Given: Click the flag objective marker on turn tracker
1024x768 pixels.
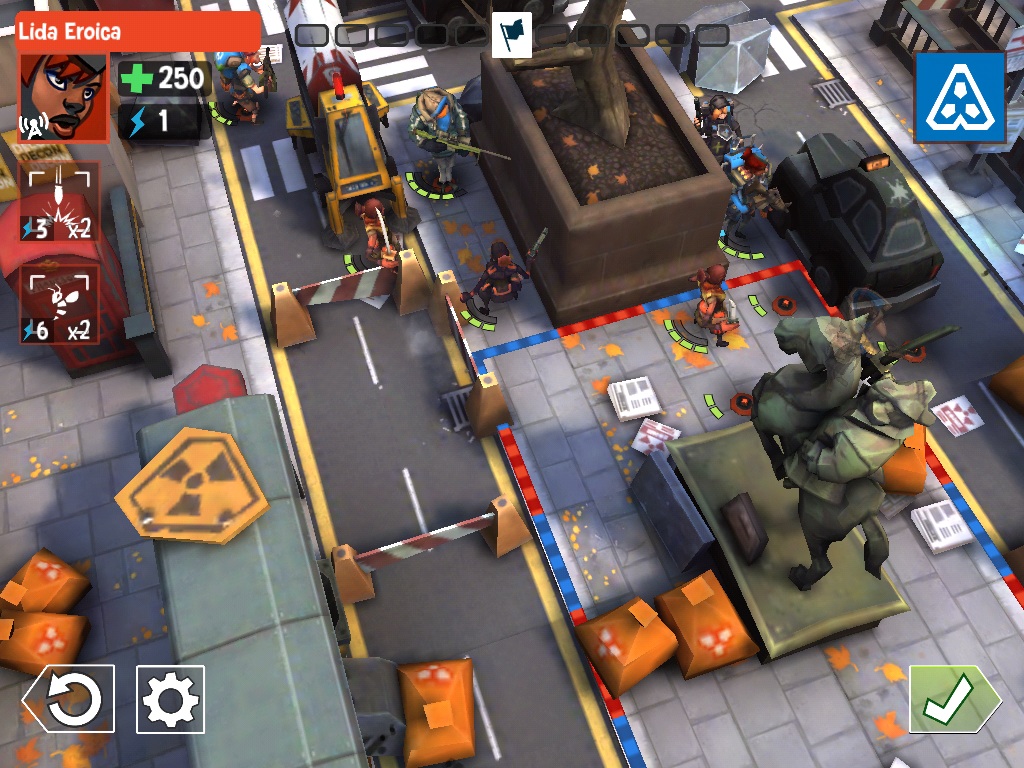Looking at the screenshot, I should (x=512, y=36).
